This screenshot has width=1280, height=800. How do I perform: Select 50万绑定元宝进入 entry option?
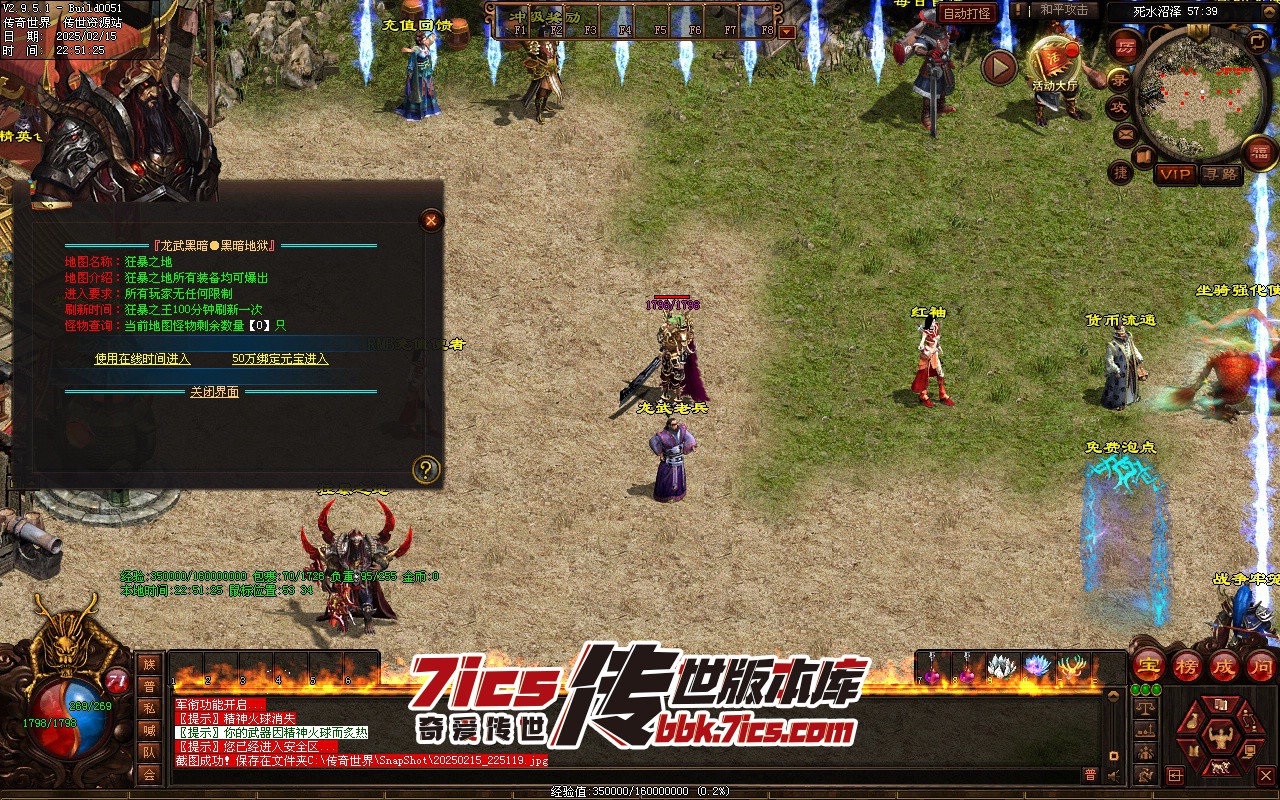point(280,359)
